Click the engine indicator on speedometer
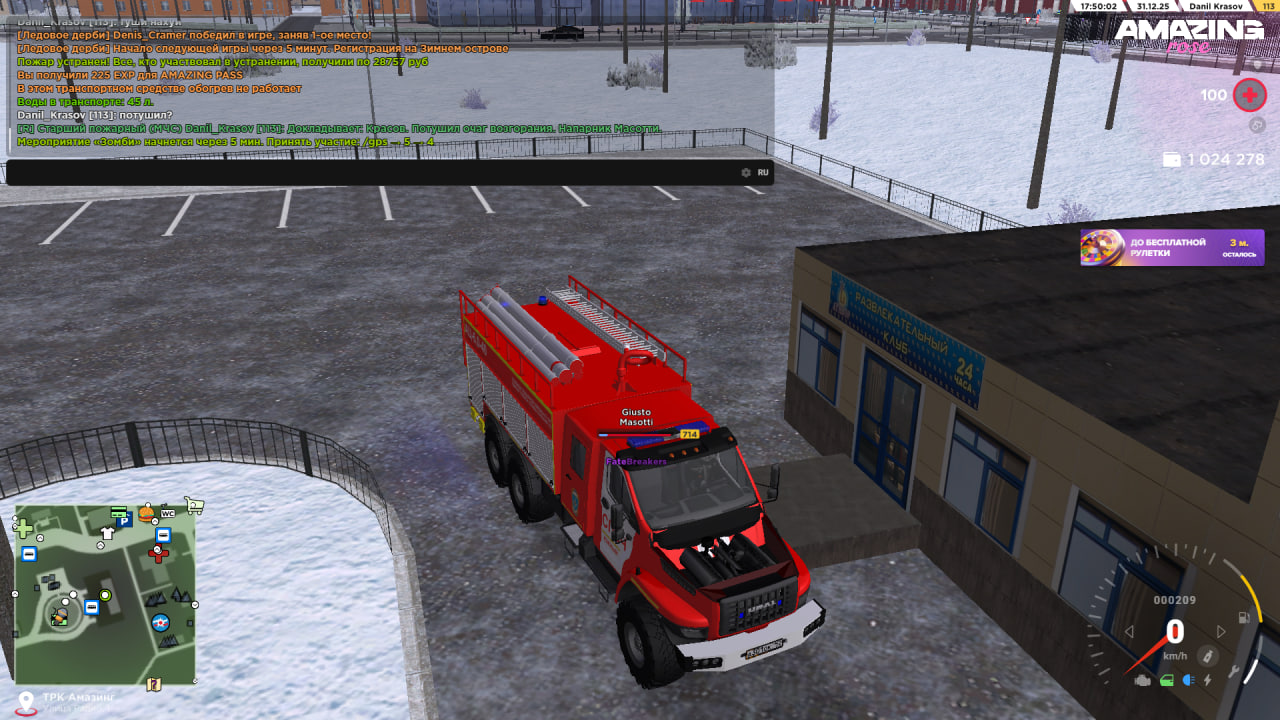 click(x=1143, y=681)
